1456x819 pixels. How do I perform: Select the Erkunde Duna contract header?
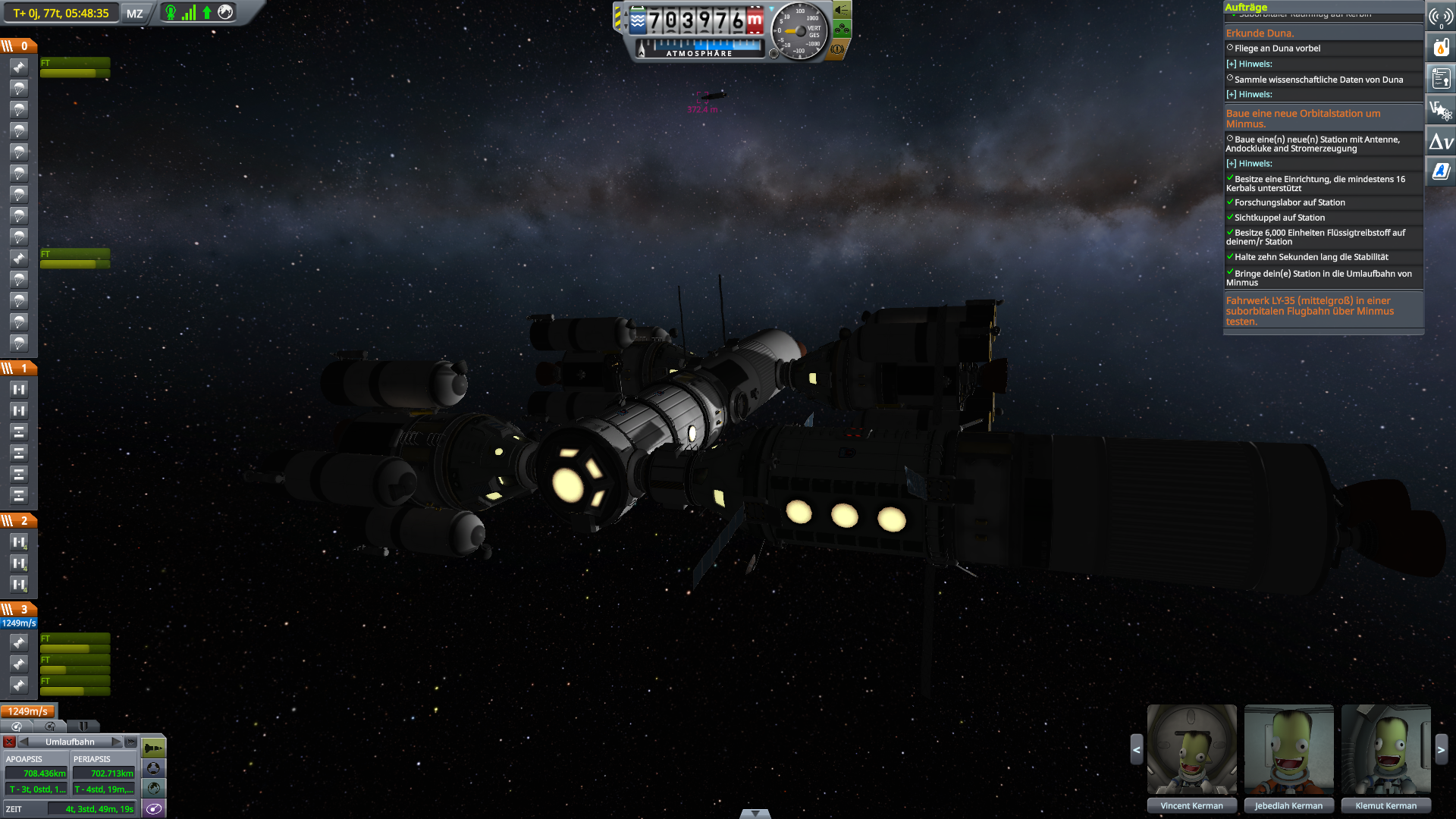coord(1260,33)
